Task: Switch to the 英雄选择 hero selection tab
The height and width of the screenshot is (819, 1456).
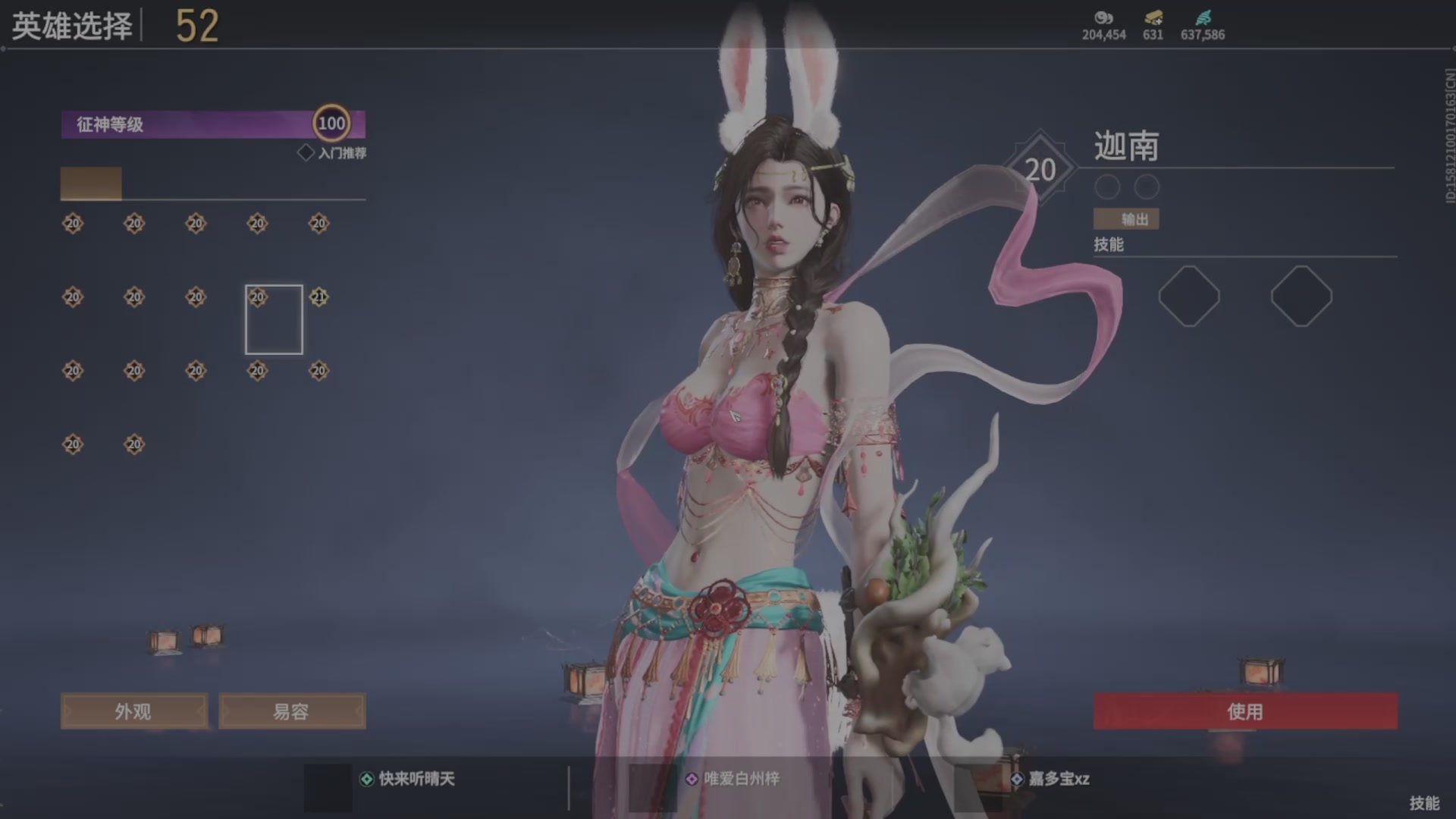Action: 72,24
